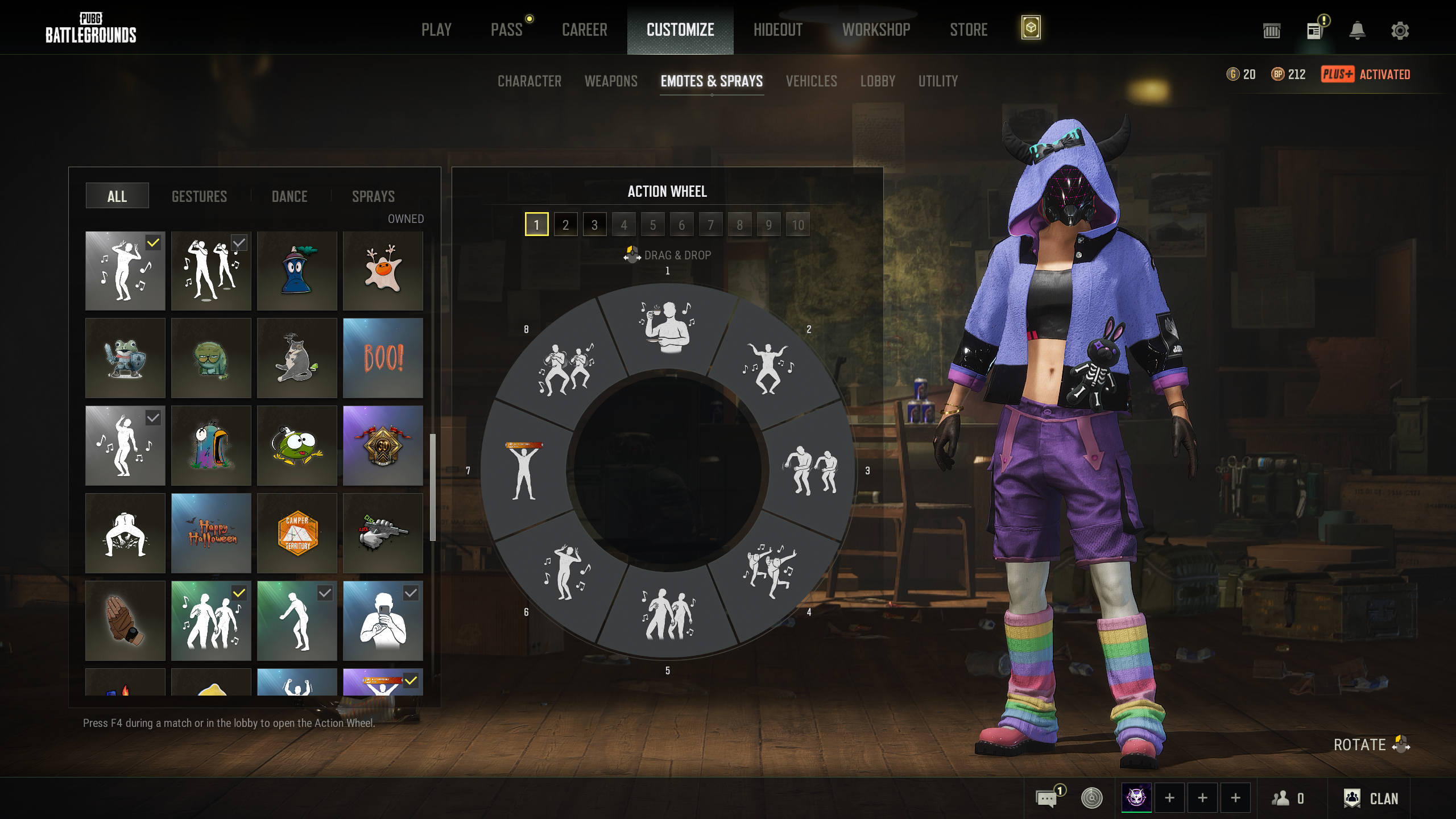Check the notifications bell
Screen dimensions: 1456x819
coord(1357,30)
